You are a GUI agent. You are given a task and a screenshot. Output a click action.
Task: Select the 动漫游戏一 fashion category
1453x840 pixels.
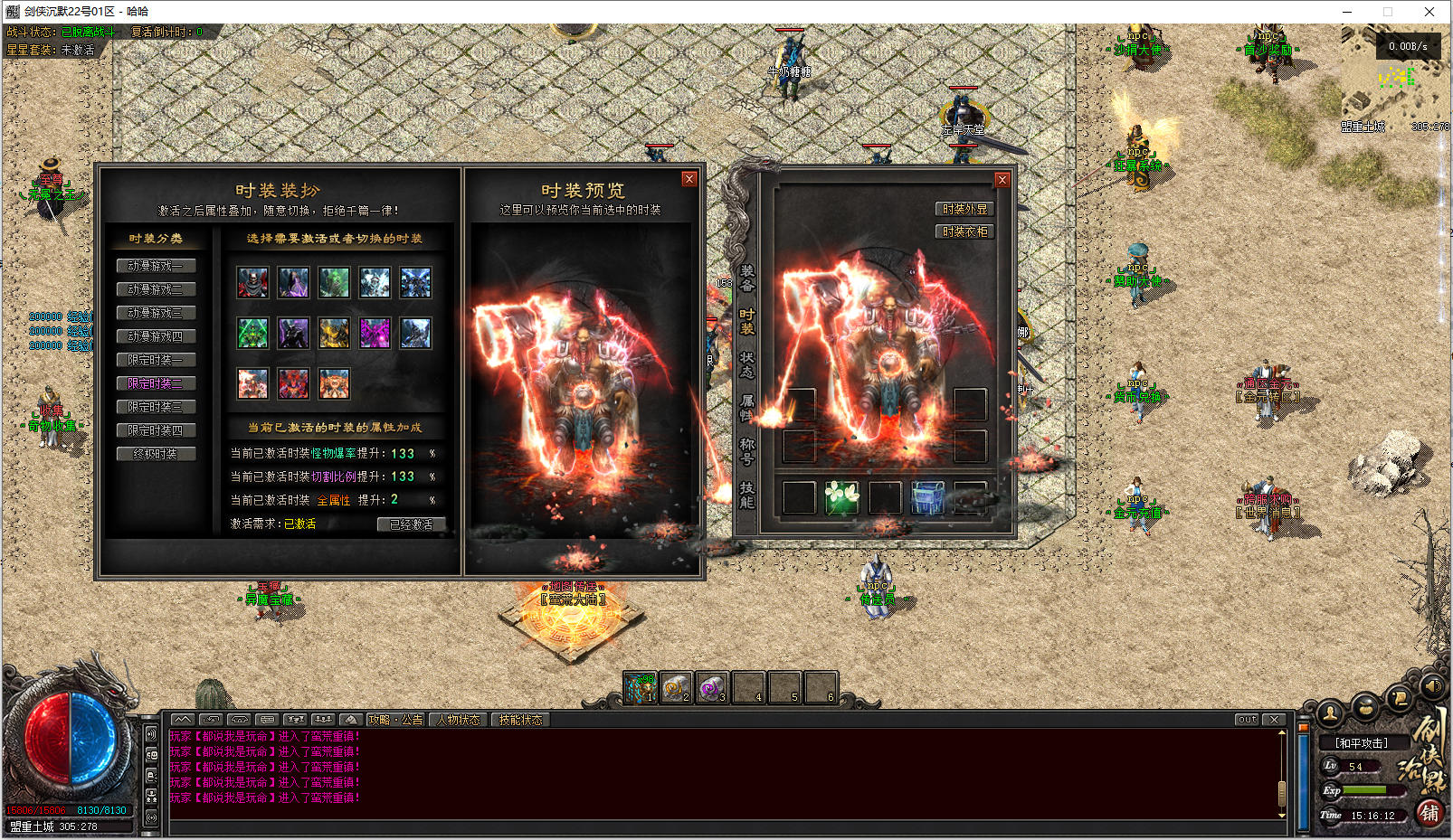(156, 266)
